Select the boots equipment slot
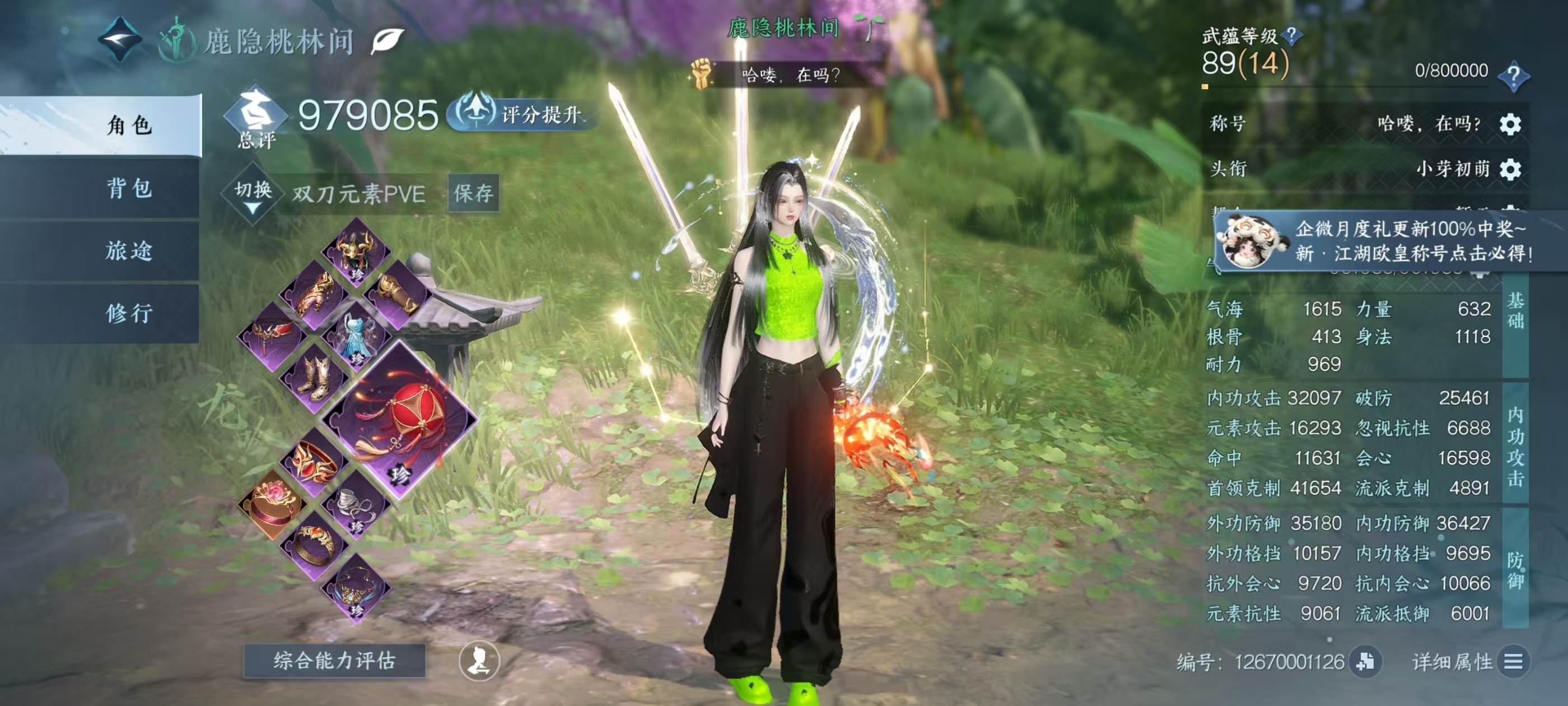 click(315, 377)
